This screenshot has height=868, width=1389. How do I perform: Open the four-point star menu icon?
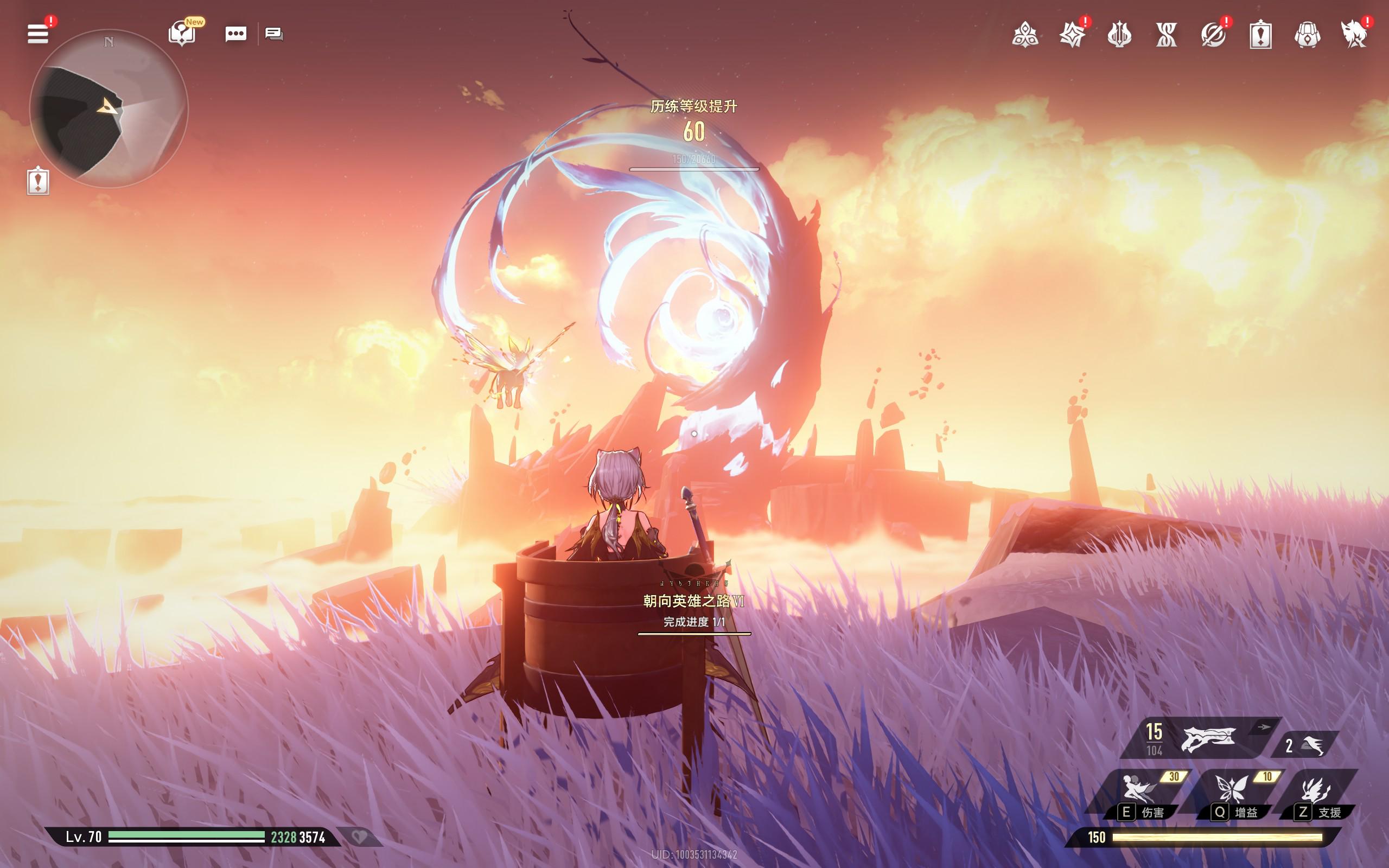click(x=1072, y=35)
